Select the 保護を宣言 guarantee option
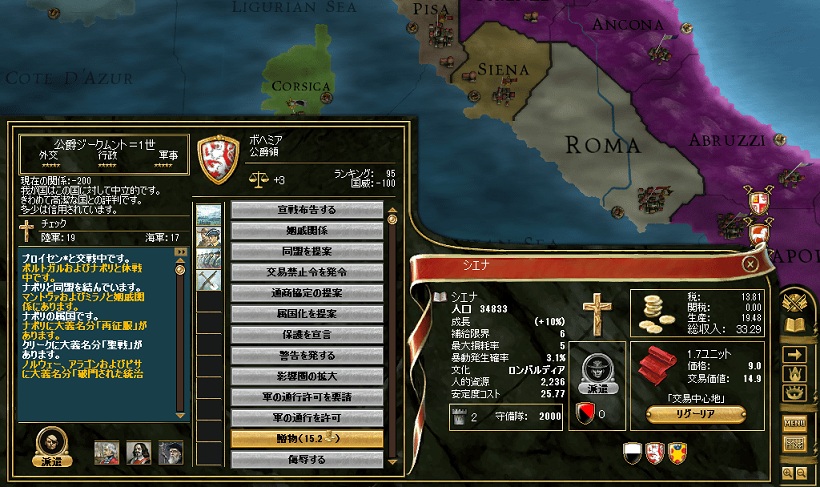Image resolution: width=820 pixels, height=487 pixels. point(307,334)
